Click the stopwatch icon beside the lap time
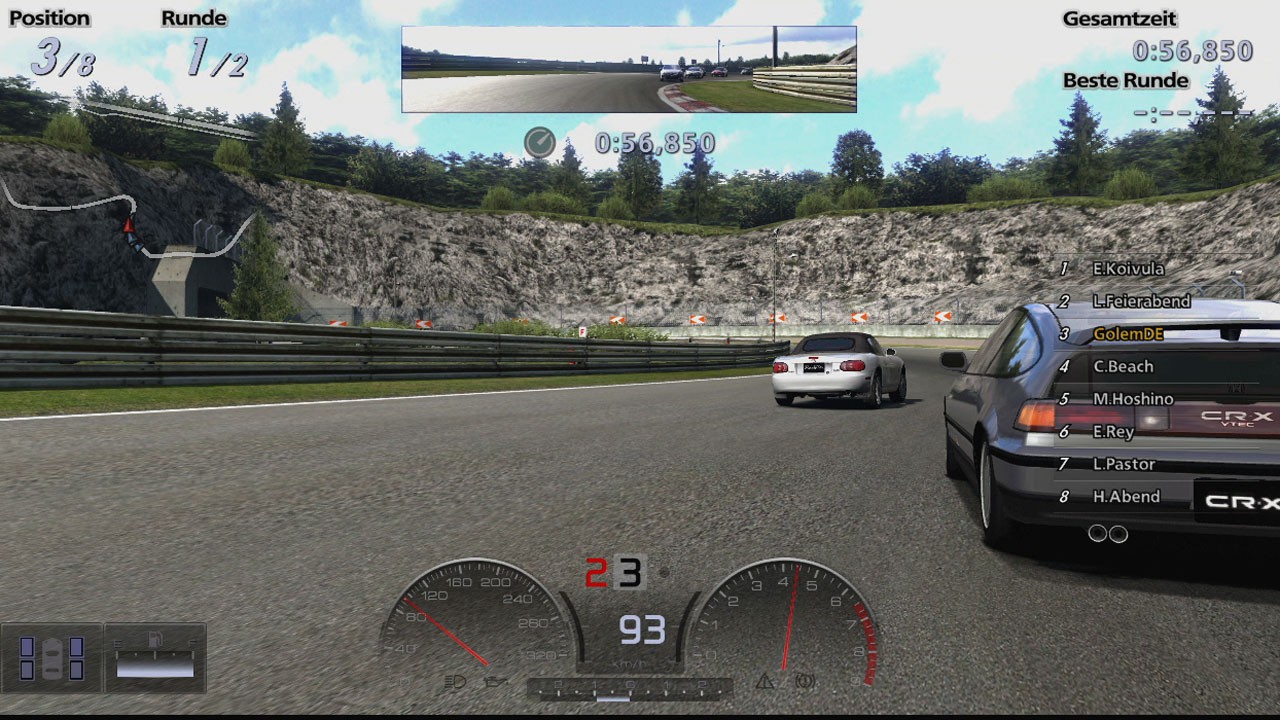Screen dimensions: 1280x720 pos(539,142)
